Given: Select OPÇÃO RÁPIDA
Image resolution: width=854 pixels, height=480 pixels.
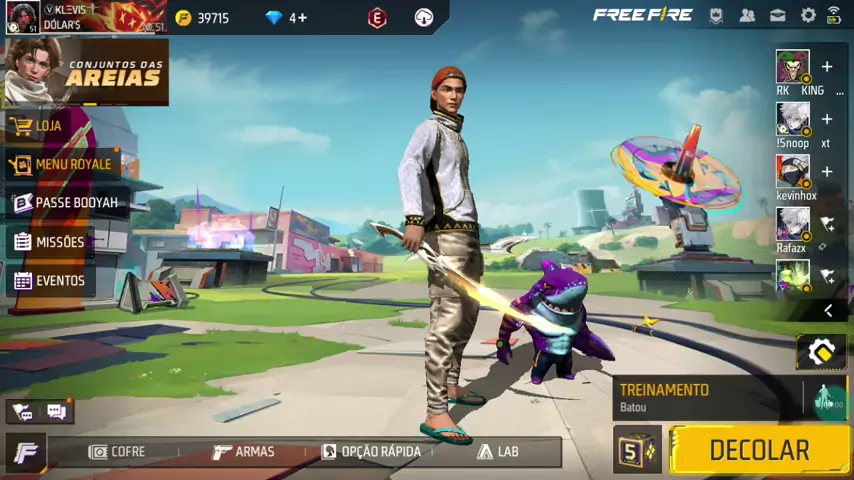Looking at the screenshot, I should (x=371, y=452).
